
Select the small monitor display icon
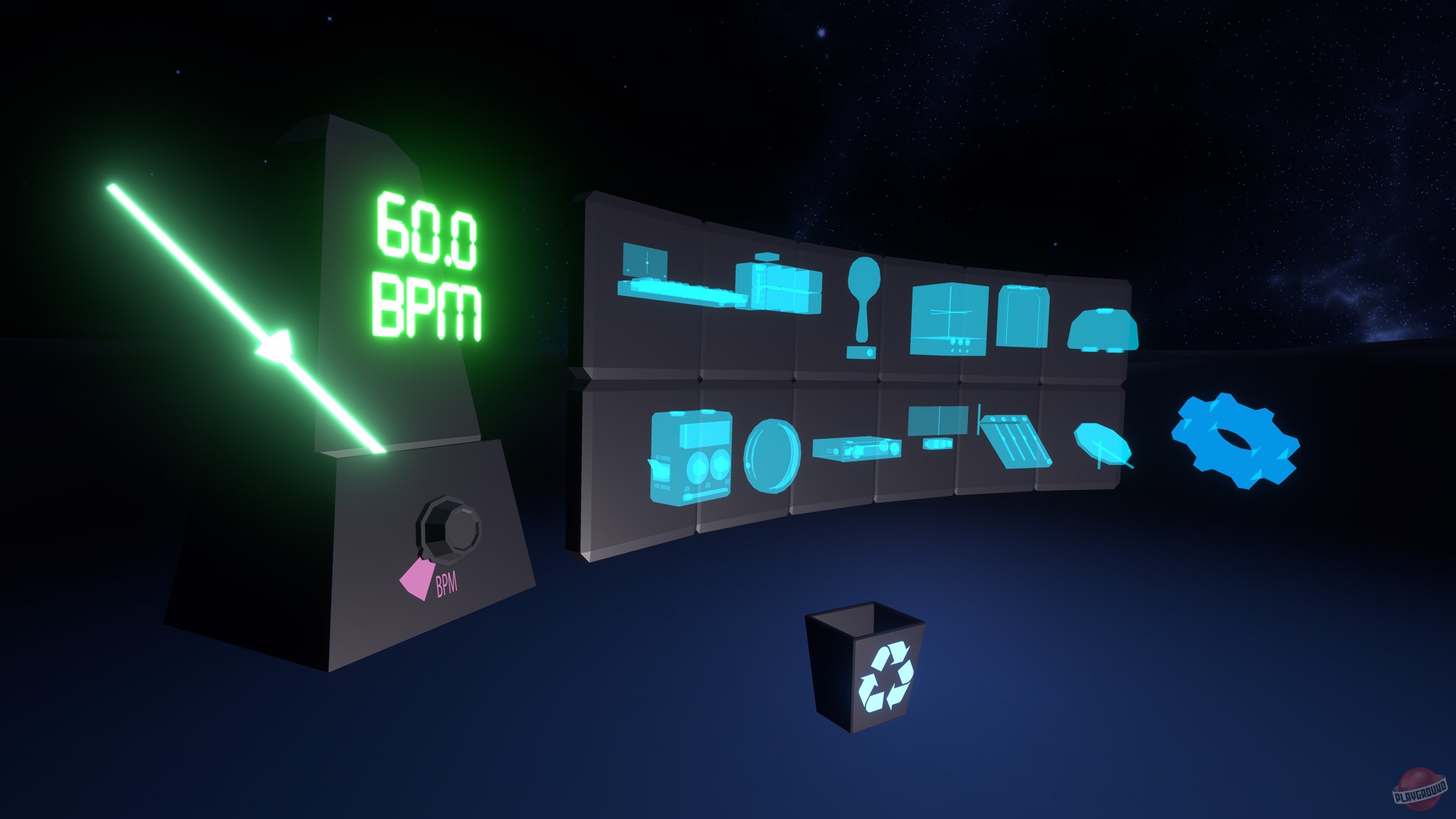click(937, 423)
